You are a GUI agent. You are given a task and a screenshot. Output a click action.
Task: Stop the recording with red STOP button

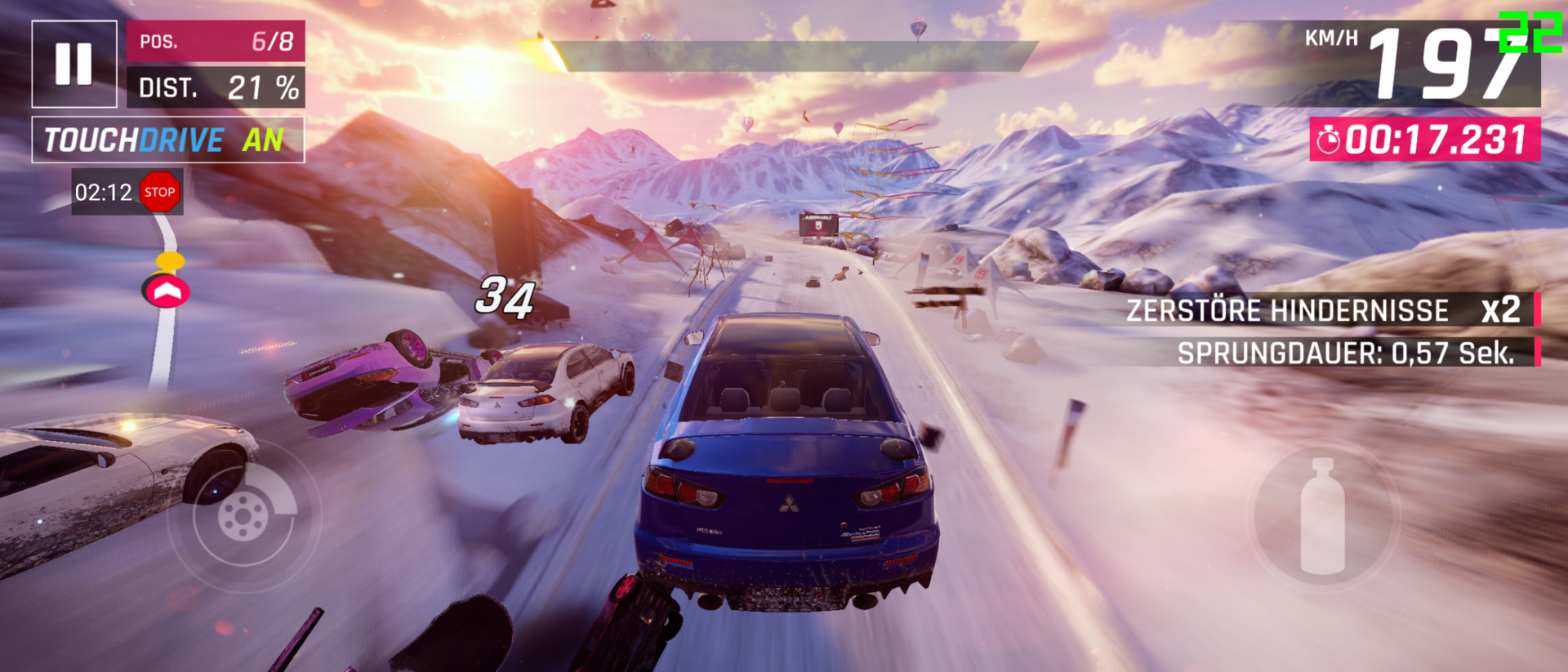159,192
